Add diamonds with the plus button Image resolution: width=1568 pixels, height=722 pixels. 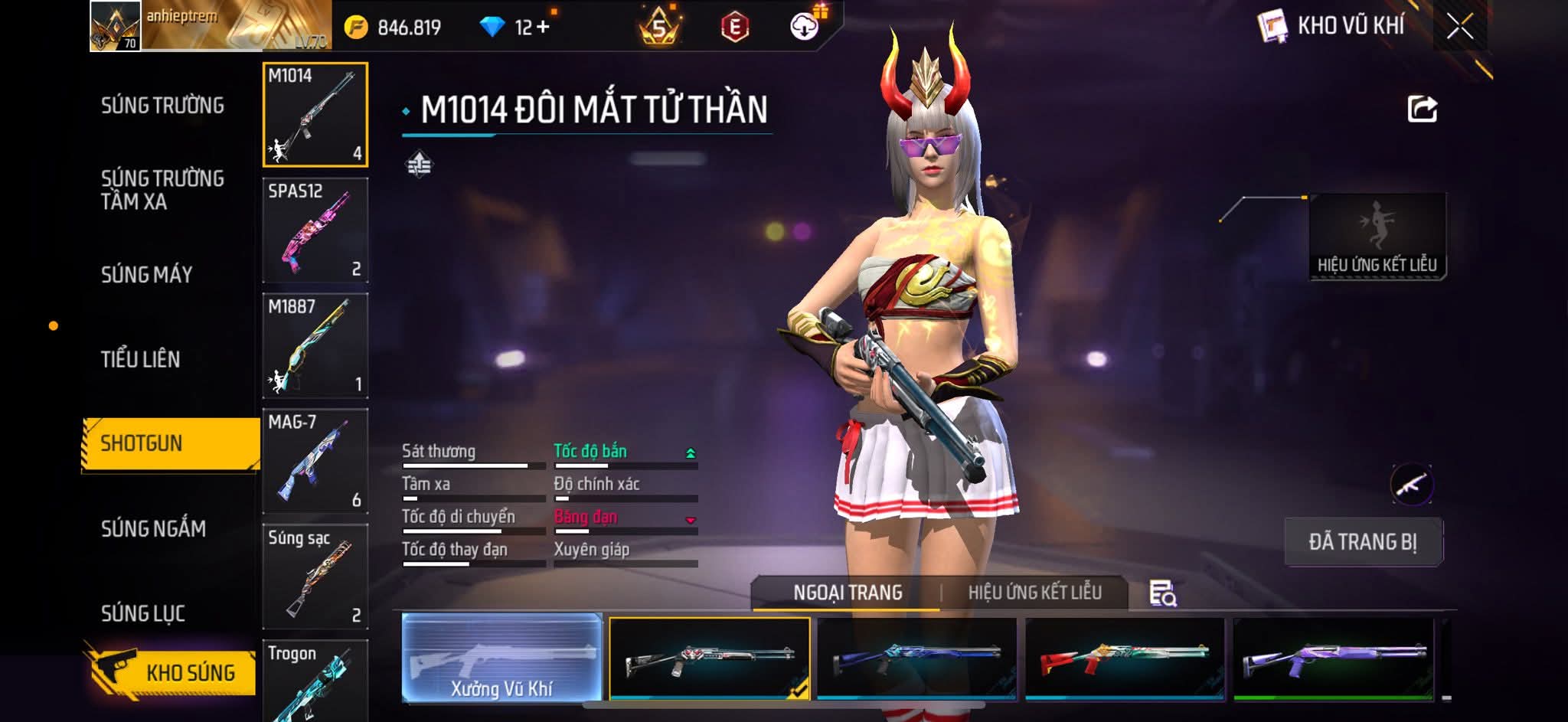pyautogui.click(x=543, y=28)
